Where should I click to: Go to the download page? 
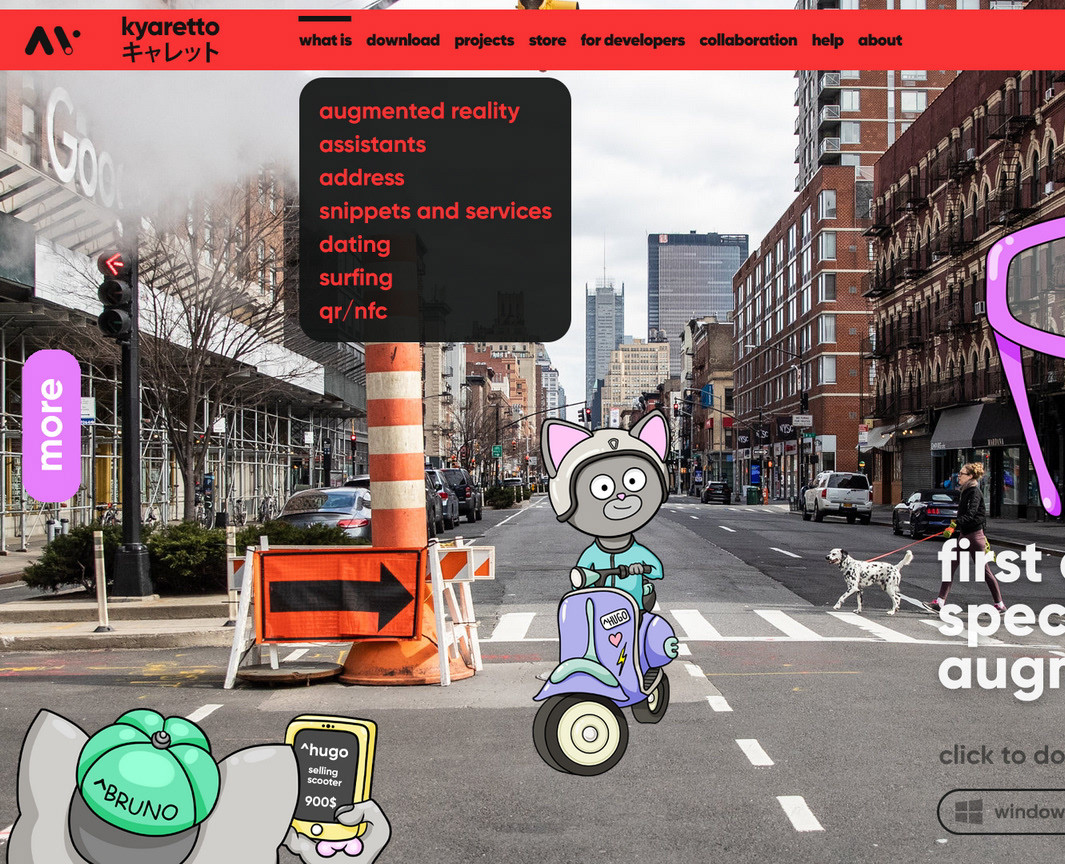[x=403, y=40]
